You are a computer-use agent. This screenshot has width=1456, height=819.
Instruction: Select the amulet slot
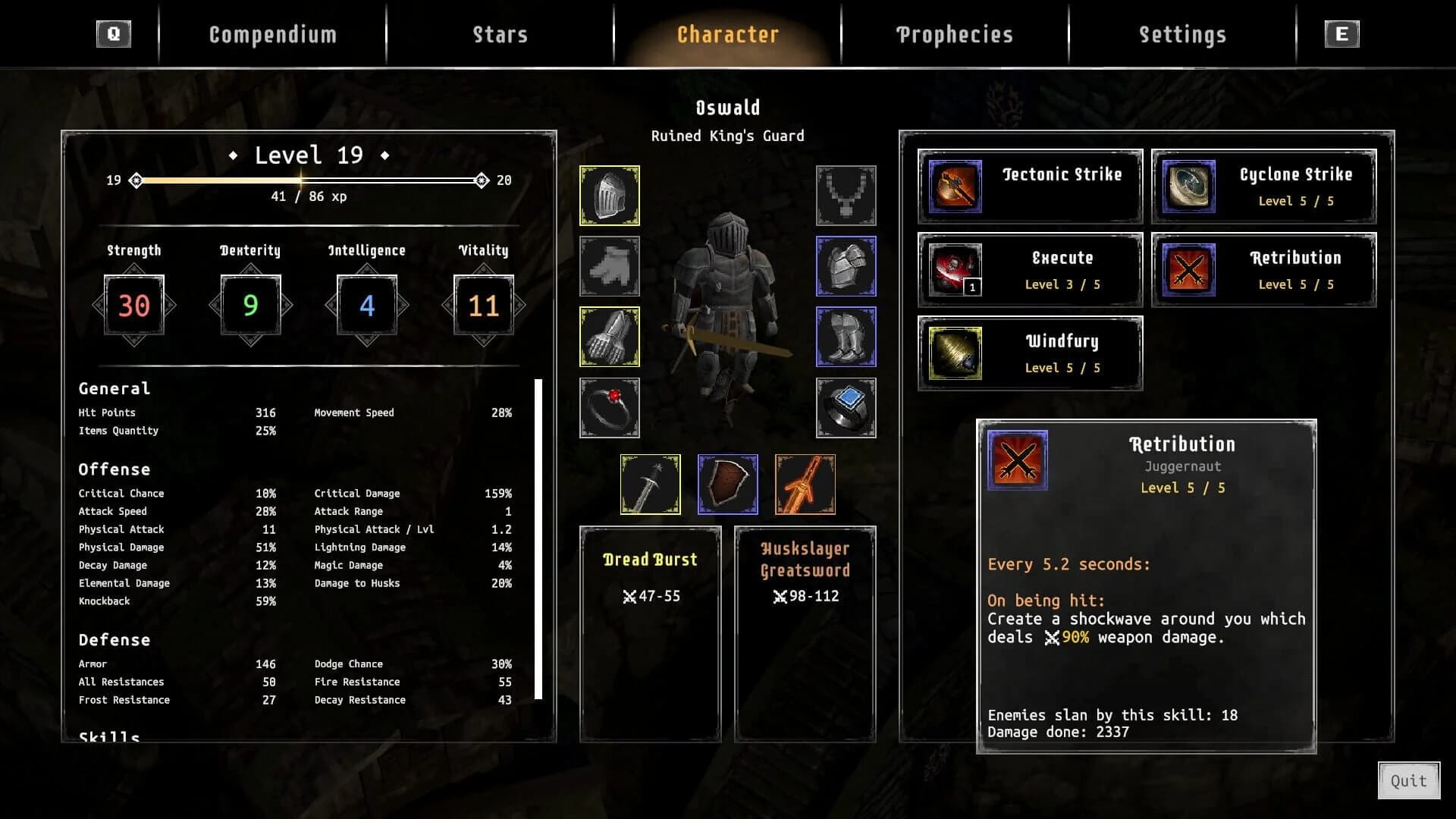click(x=846, y=196)
